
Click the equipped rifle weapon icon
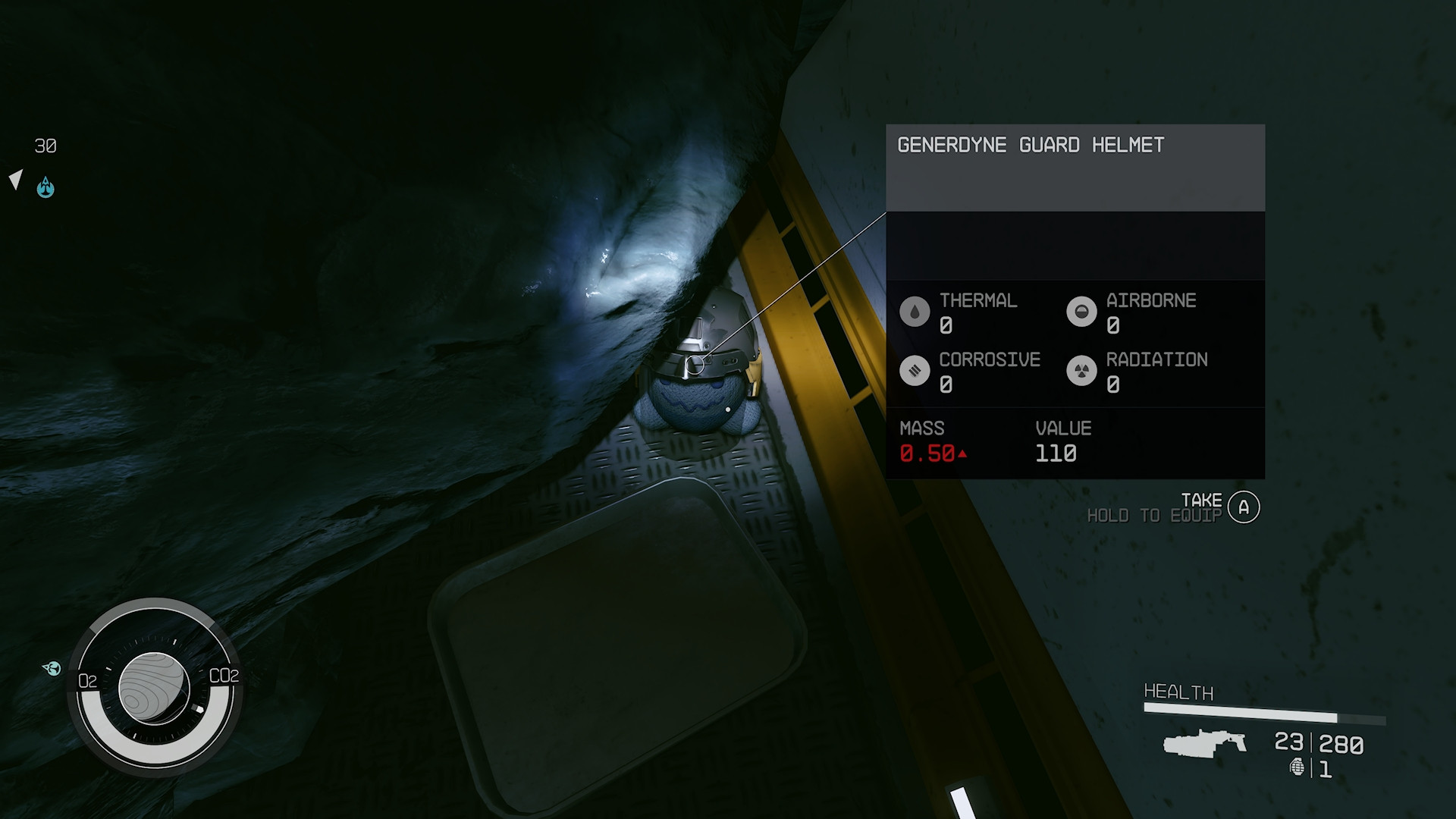click(1204, 743)
